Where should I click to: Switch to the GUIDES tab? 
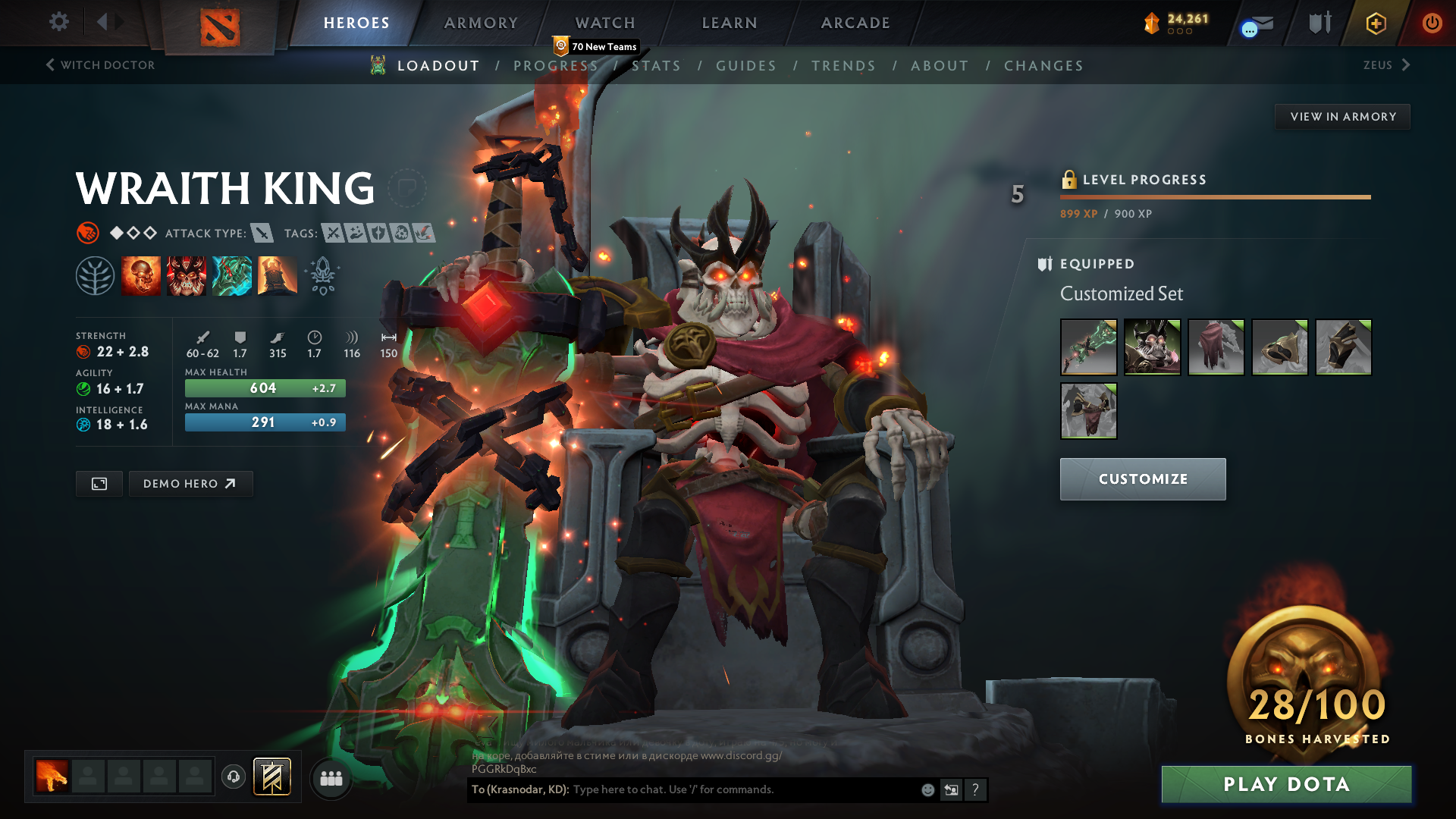coord(746,66)
